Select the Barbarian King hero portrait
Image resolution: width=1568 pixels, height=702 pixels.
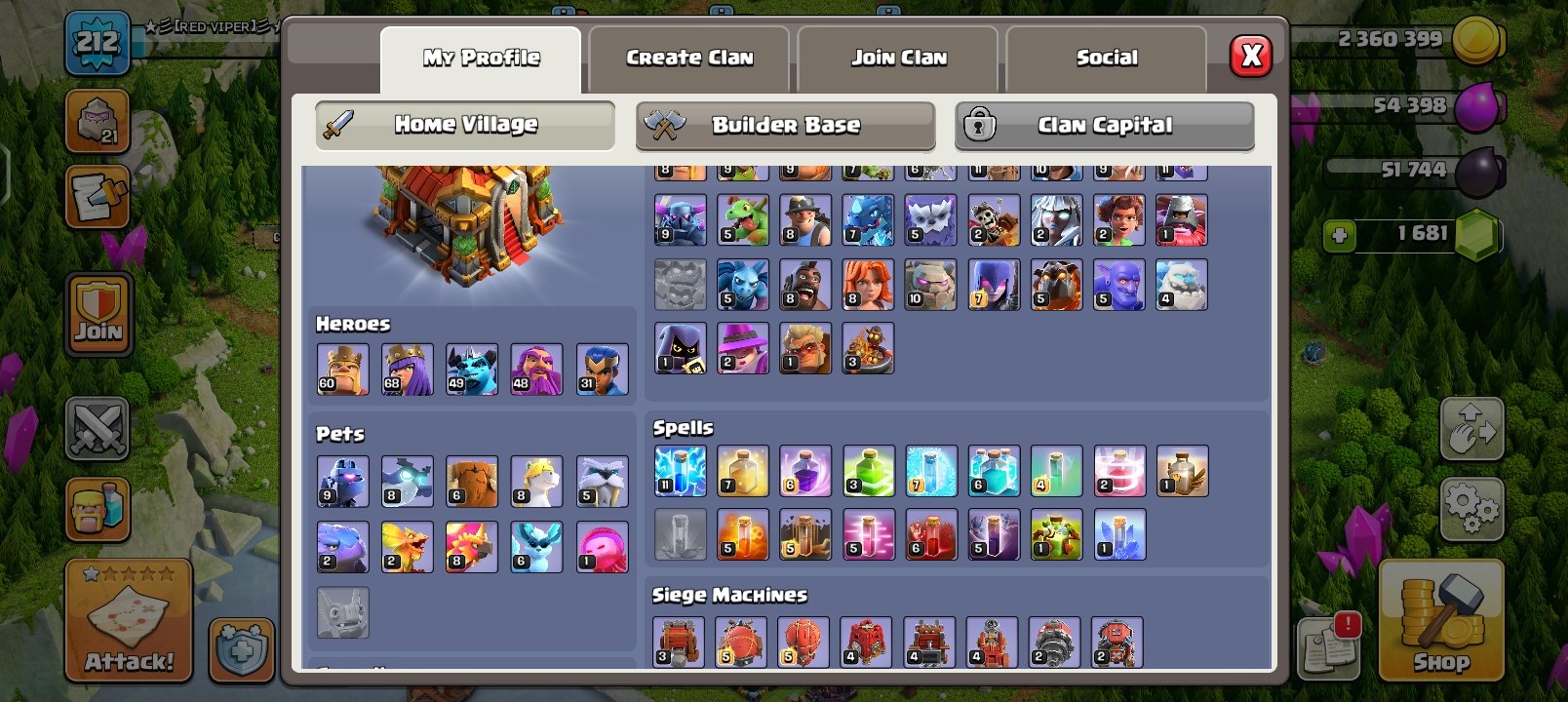[x=344, y=369]
